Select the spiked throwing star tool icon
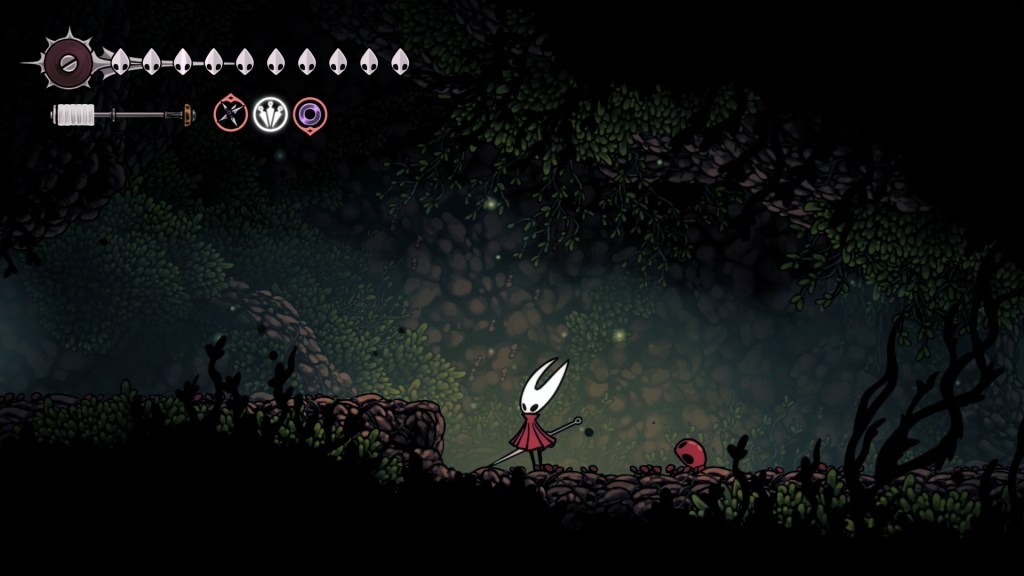Viewport: 1024px width, 576px height. (230, 114)
